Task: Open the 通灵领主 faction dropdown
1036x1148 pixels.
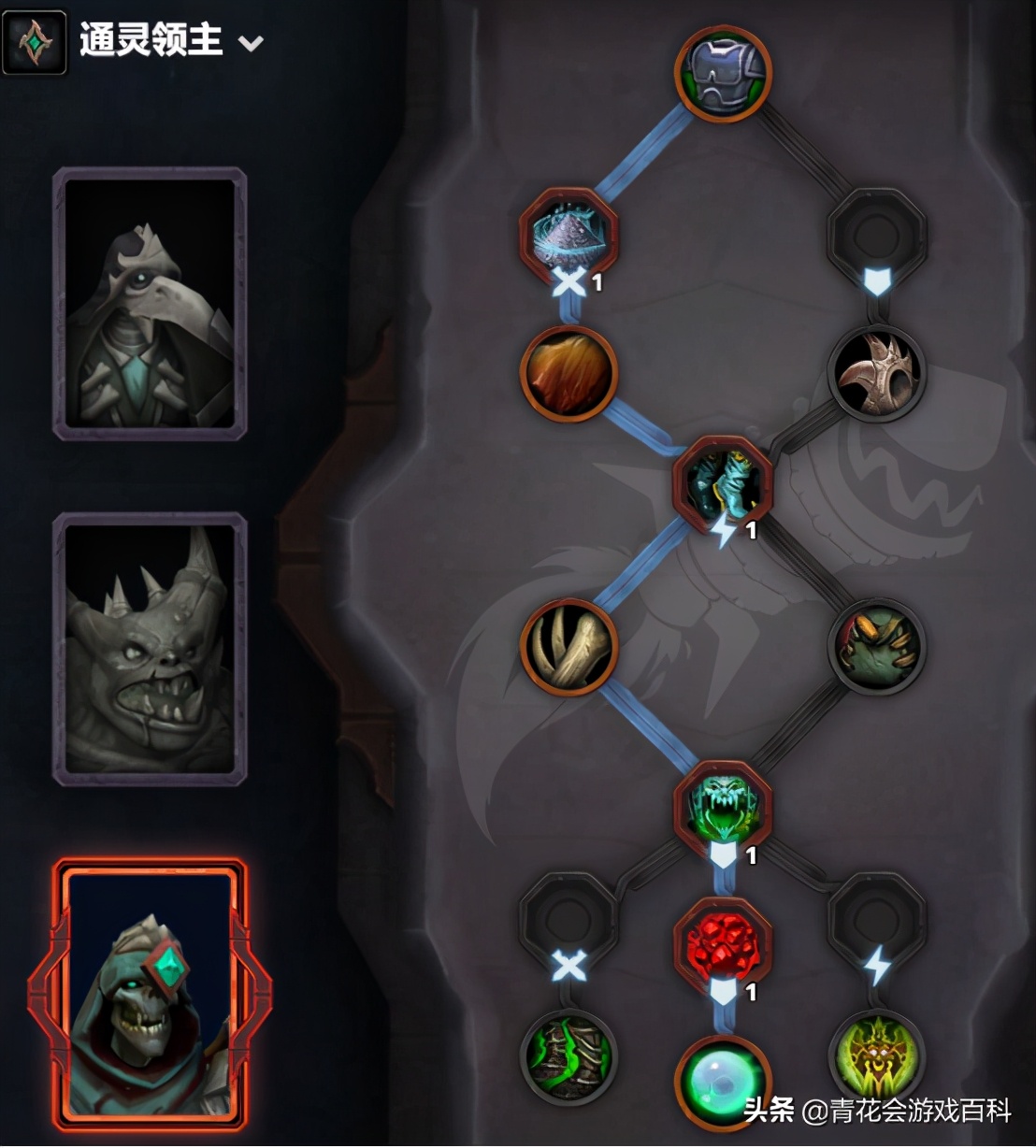Action: click(x=250, y=43)
